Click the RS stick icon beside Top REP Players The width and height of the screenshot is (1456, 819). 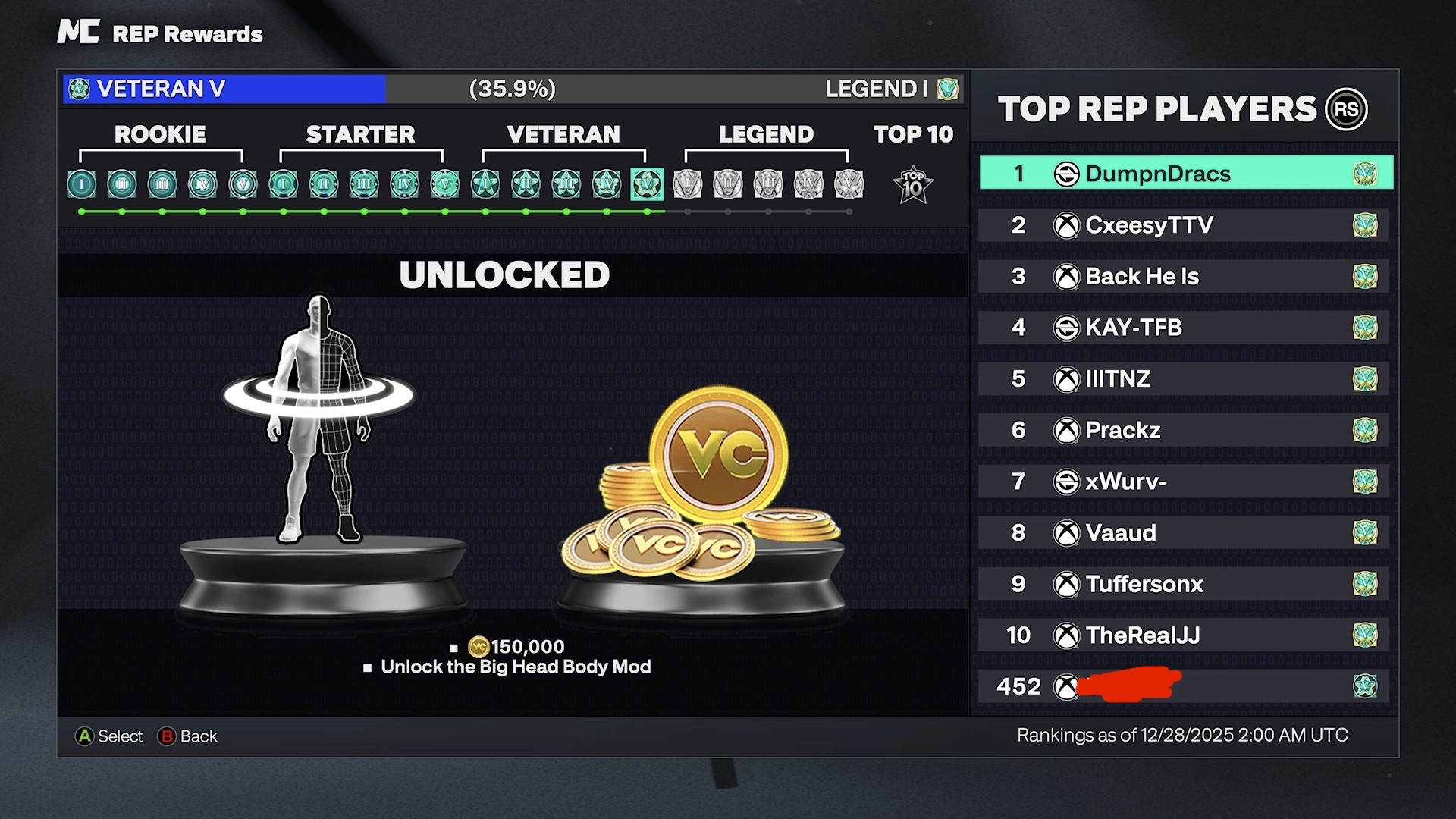(1346, 109)
